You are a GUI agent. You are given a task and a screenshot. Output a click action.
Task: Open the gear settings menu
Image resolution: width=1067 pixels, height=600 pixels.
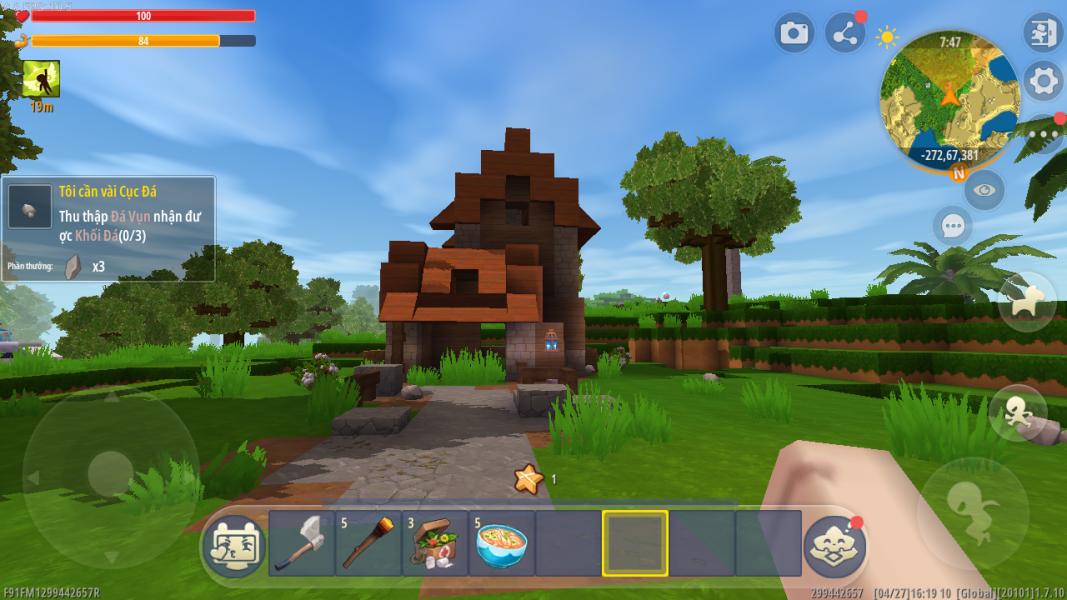(1043, 81)
